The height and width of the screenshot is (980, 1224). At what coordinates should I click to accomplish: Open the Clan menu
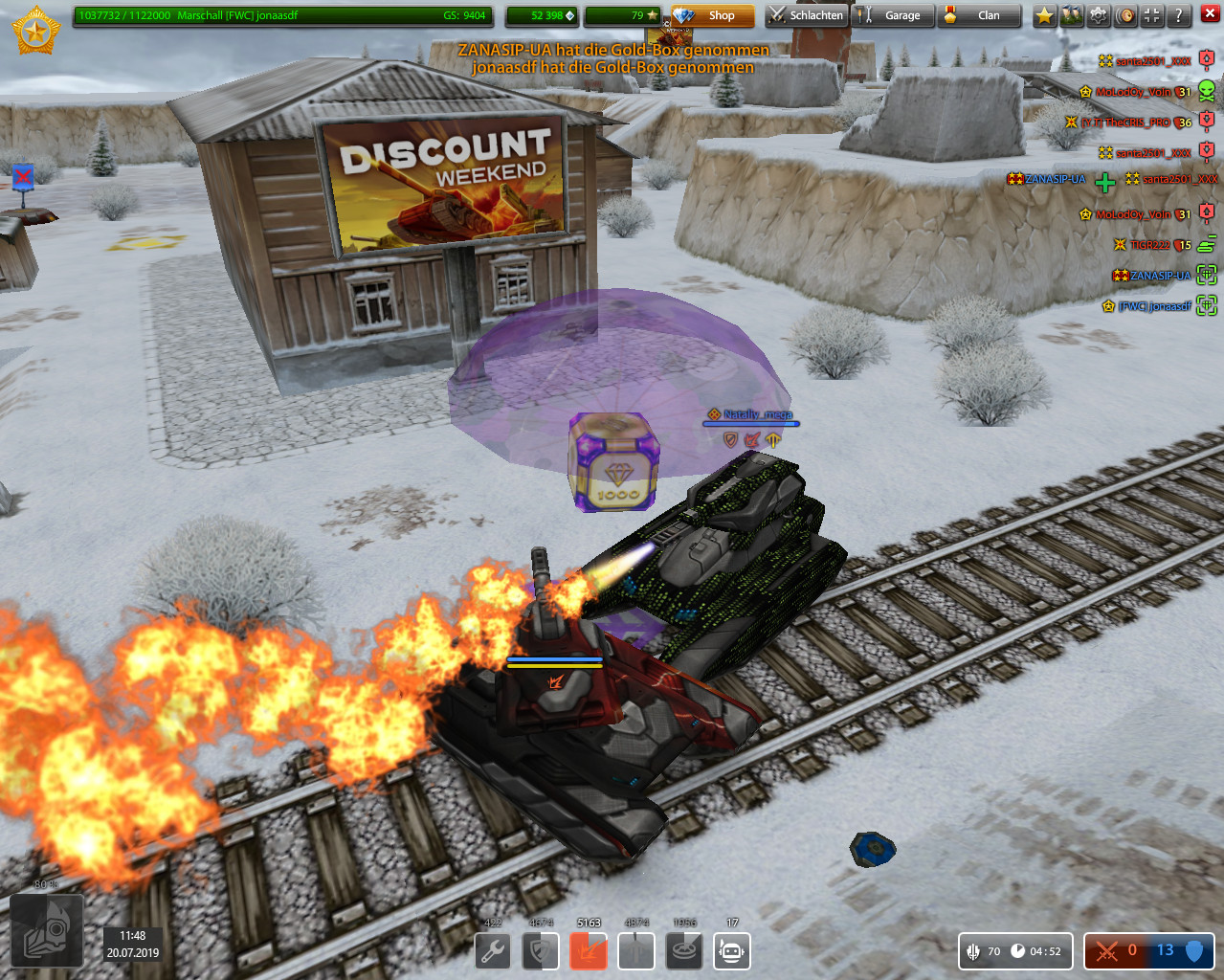pos(978,15)
